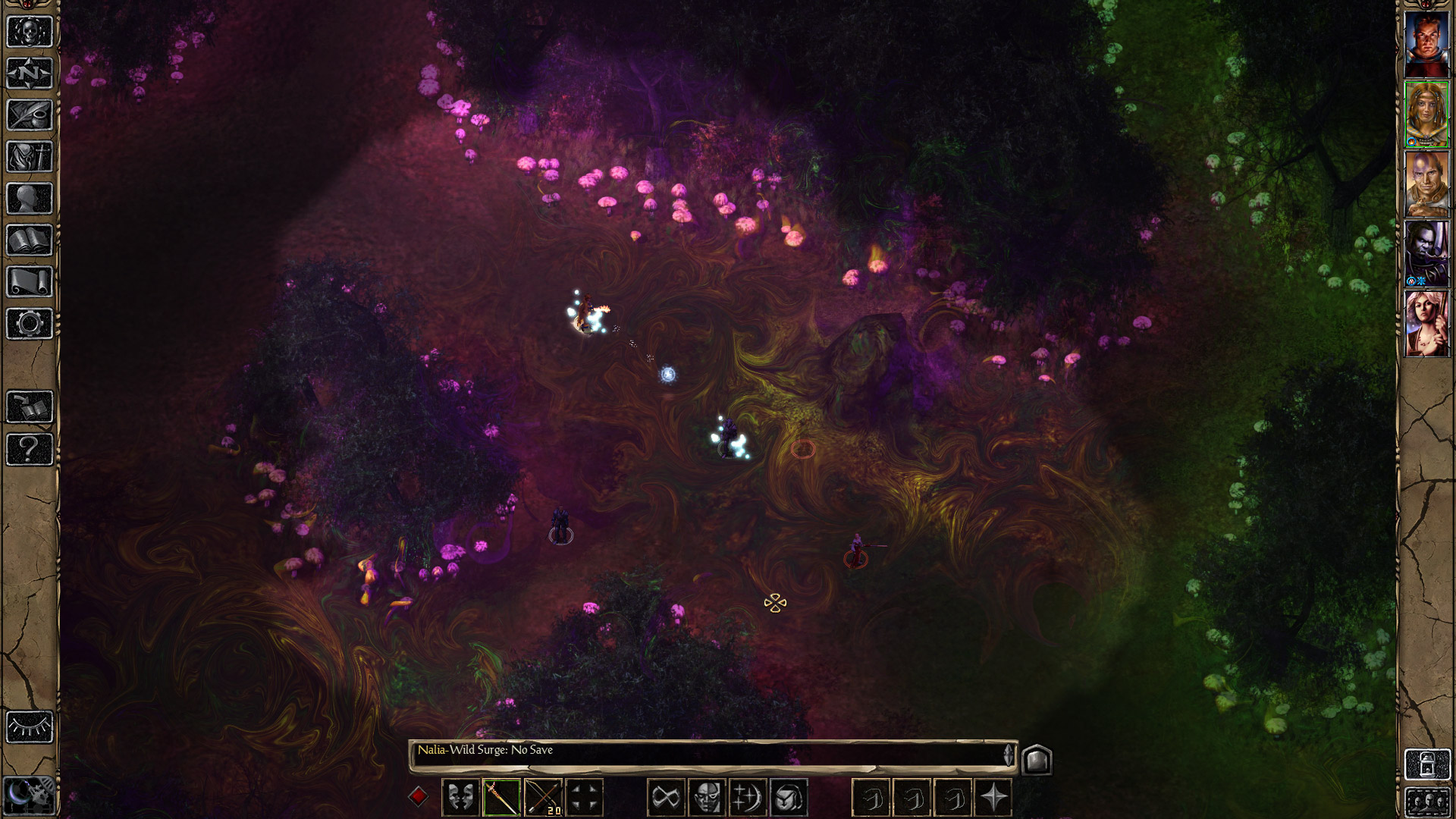Rest the party with the closed-eye button

pyautogui.click(x=30, y=727)
